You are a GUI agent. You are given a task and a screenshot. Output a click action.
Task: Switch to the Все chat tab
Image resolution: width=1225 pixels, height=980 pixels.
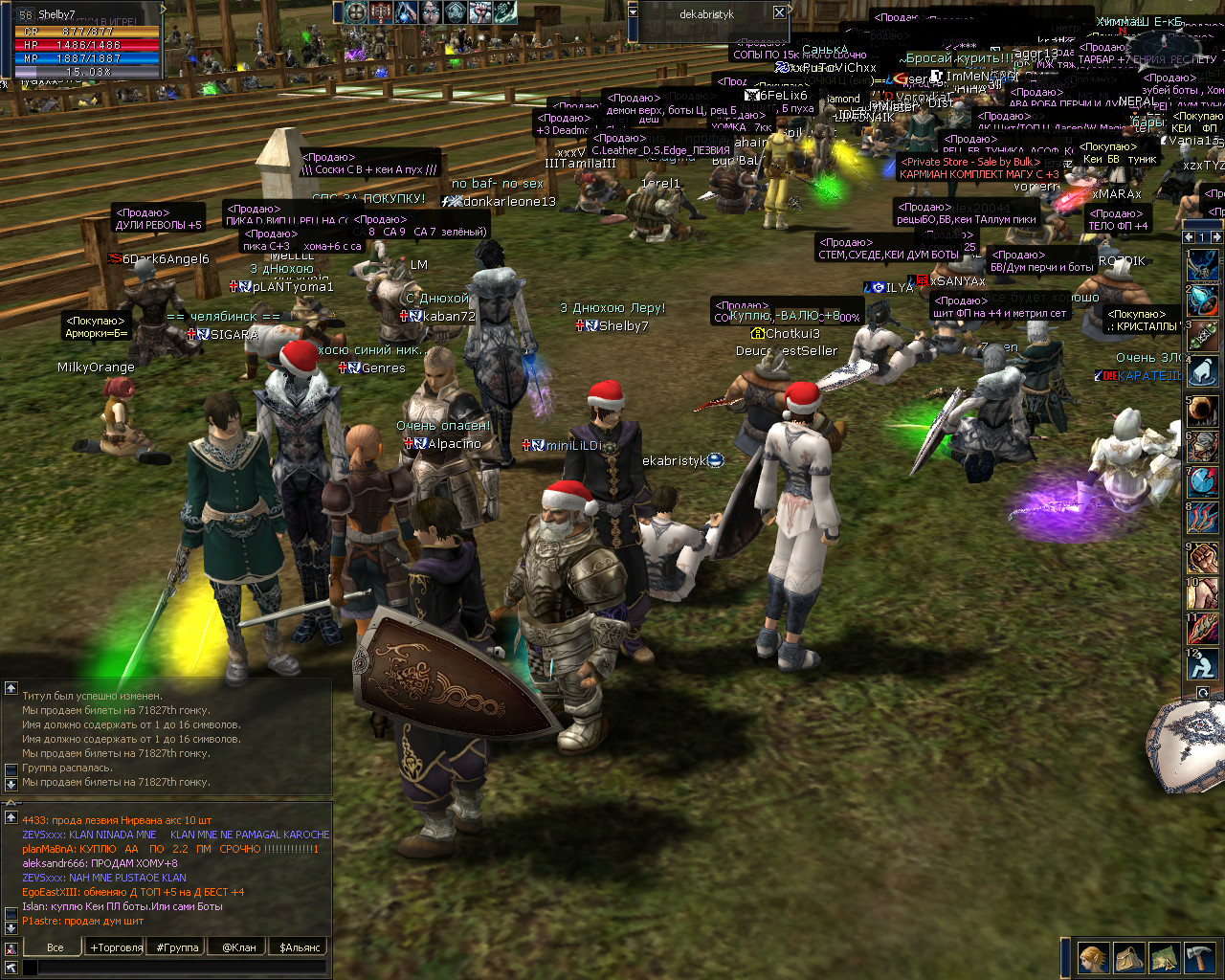point(56,947)
